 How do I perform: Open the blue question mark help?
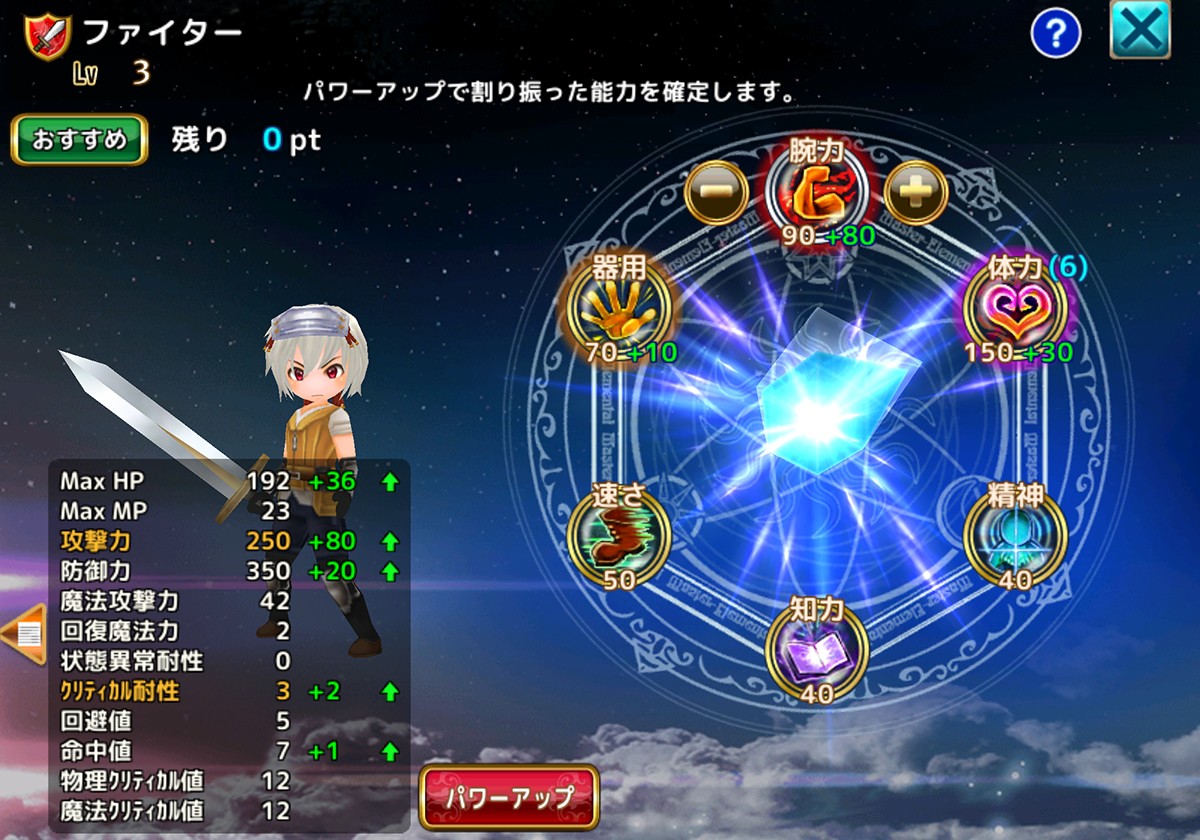pyautogui.click(x=1056, y=36)
